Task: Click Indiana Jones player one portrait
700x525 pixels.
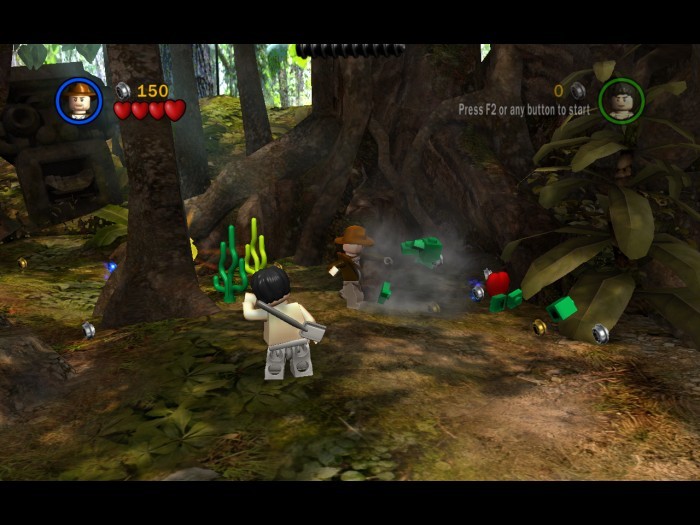Action: (x=79, y=100)
